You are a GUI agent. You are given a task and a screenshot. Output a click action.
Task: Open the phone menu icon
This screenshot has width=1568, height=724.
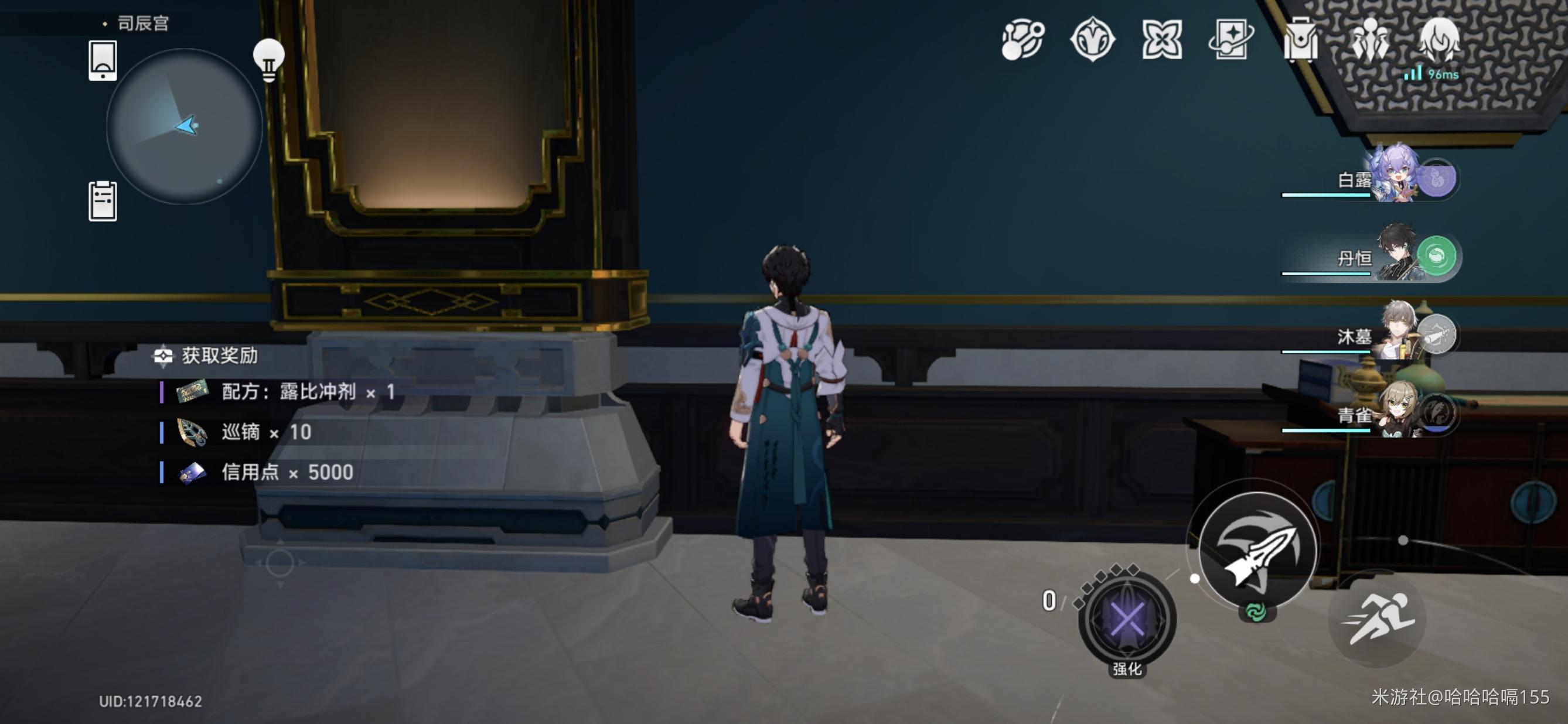(x=103, y=60)
